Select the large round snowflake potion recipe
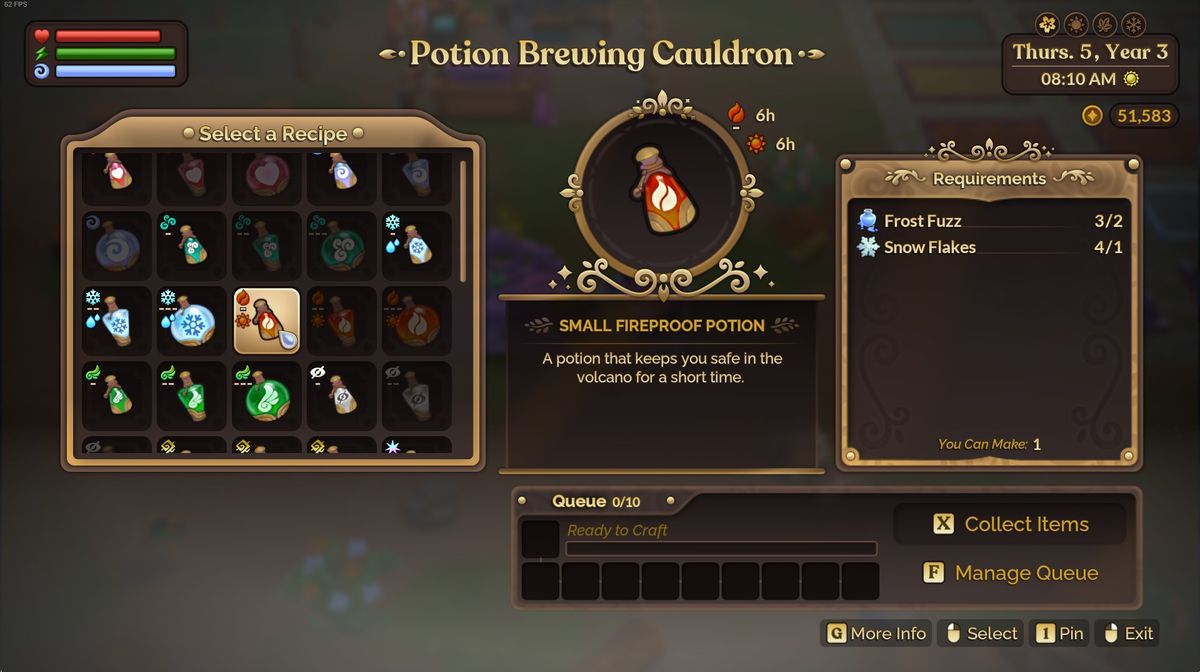The width and height of the screenshot is (1200, 672). tap(191, 321)
